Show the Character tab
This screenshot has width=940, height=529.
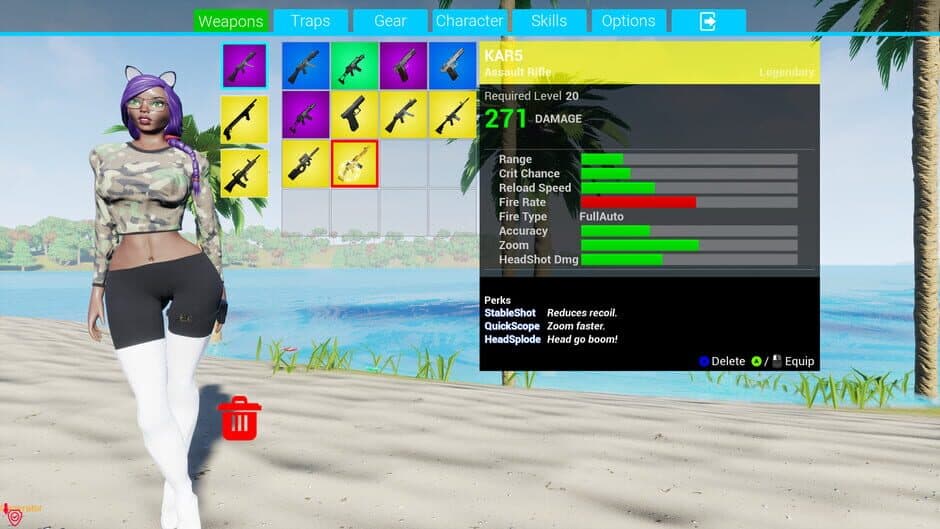click(x=469, y=21)
